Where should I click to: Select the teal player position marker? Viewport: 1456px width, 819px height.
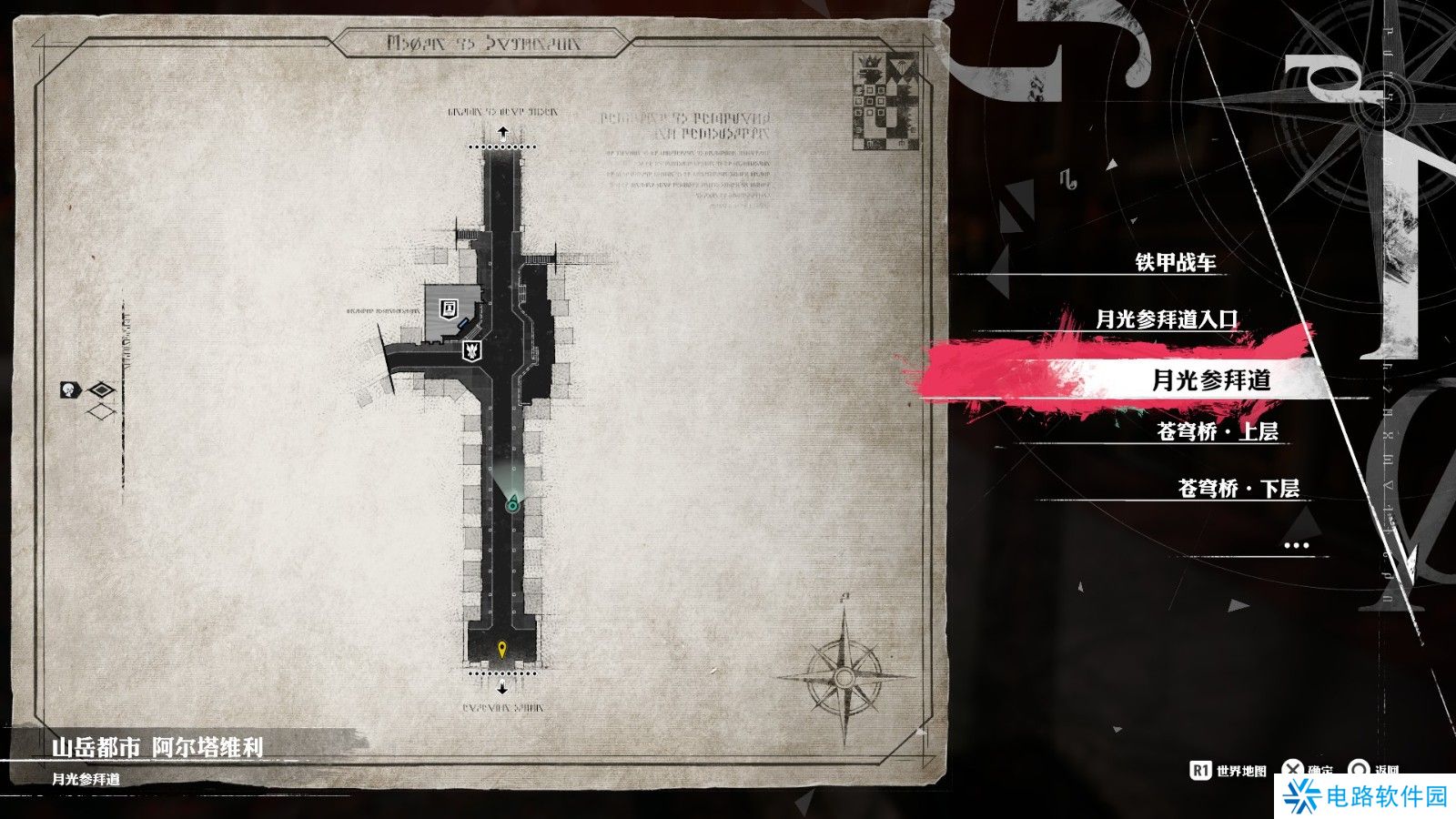(513, 502)
